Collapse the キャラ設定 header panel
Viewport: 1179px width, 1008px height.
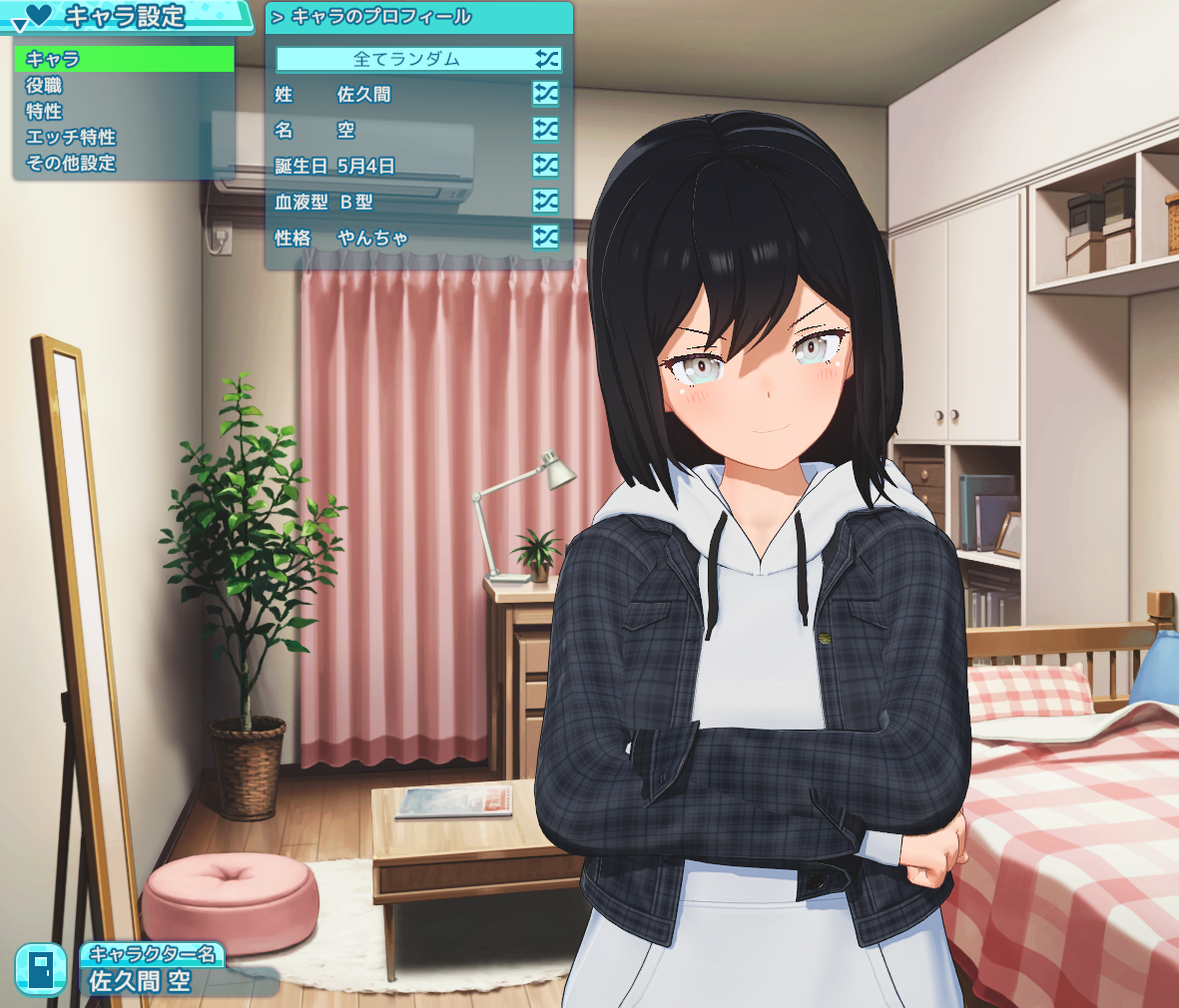pyautogui.click(x=18, y=24)
